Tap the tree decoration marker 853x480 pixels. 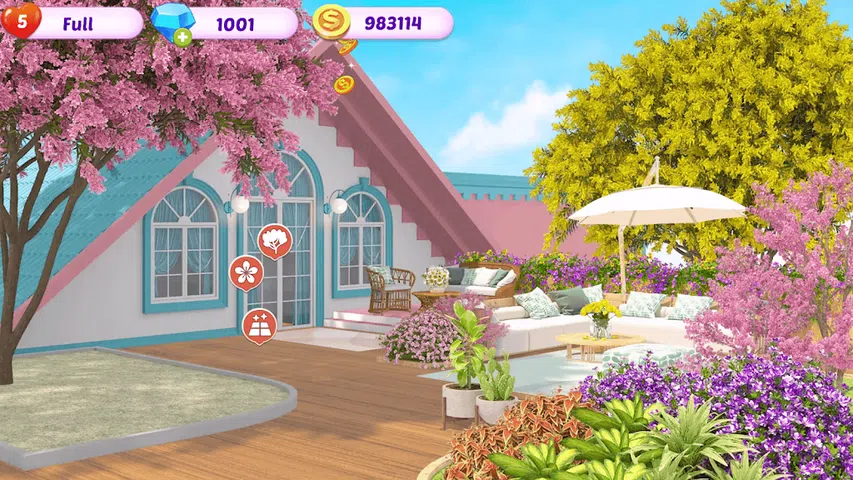click(275, 240)
